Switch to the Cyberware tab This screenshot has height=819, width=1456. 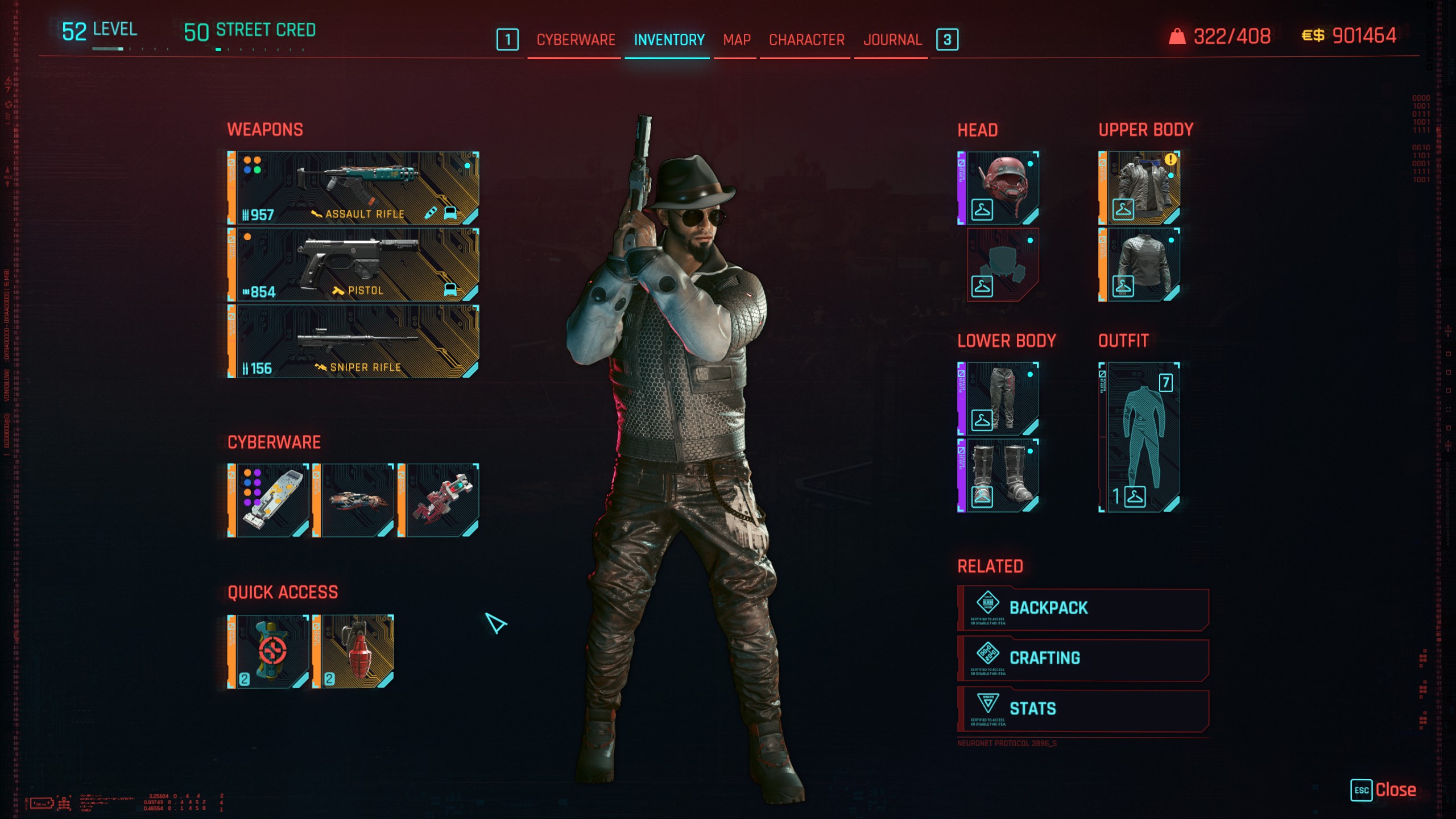coord(576,40)
